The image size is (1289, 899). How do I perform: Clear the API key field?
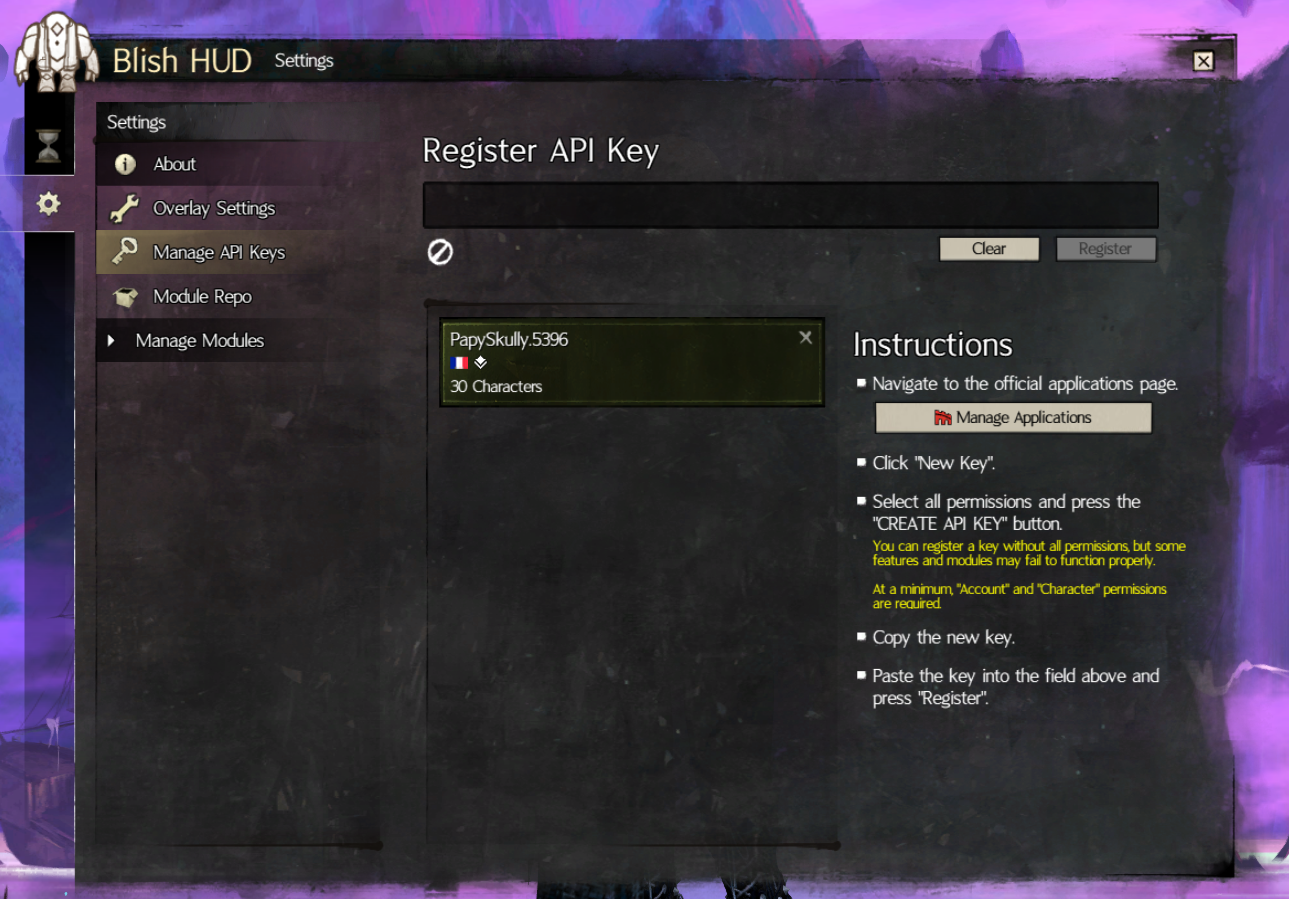pos(988,249)
